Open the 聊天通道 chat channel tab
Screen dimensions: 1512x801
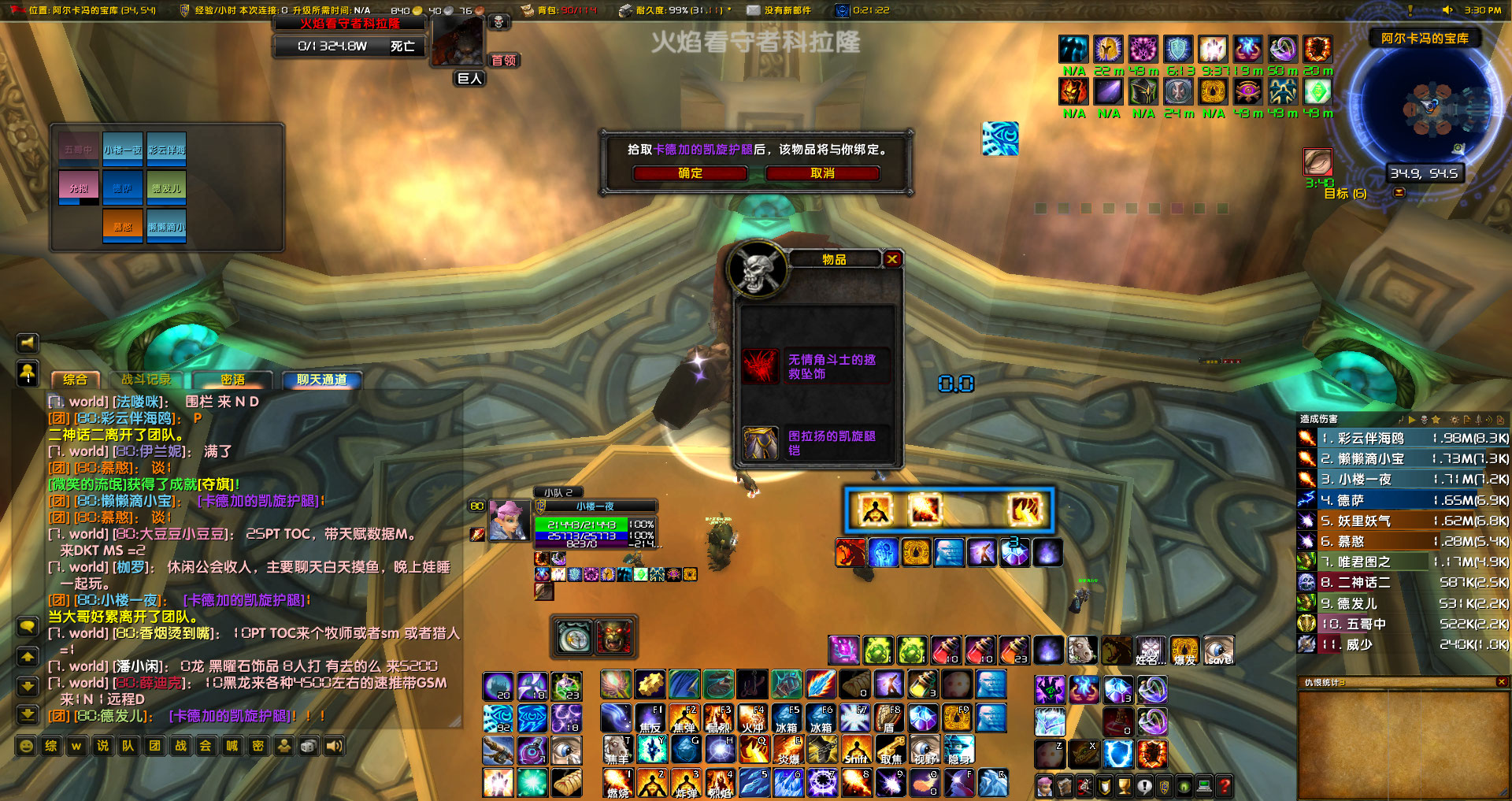click(321, 380)
